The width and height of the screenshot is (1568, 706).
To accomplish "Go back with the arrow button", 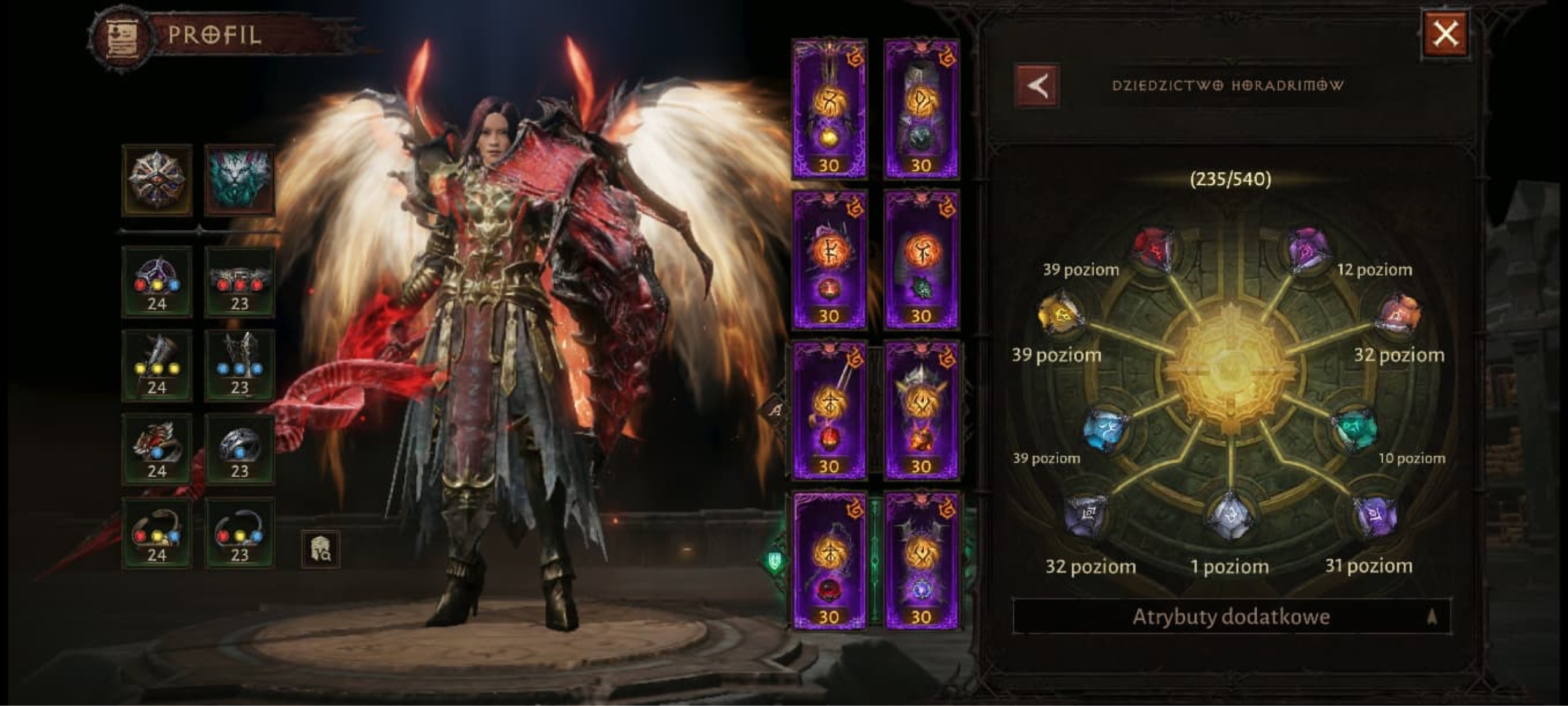I will (x=1038, y=86).
